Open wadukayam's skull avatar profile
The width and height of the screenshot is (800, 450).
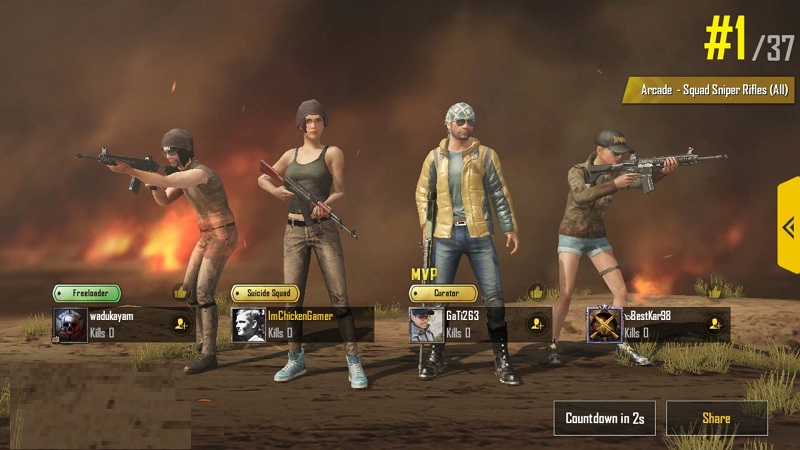[x=71, y=324]
